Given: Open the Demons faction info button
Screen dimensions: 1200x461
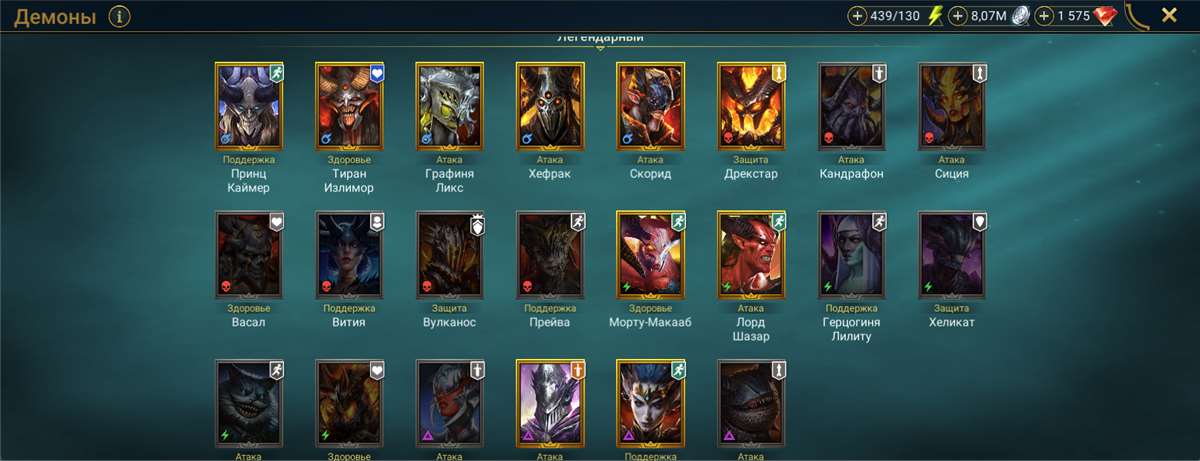Looking at the screenshot, I should point(120,16).
